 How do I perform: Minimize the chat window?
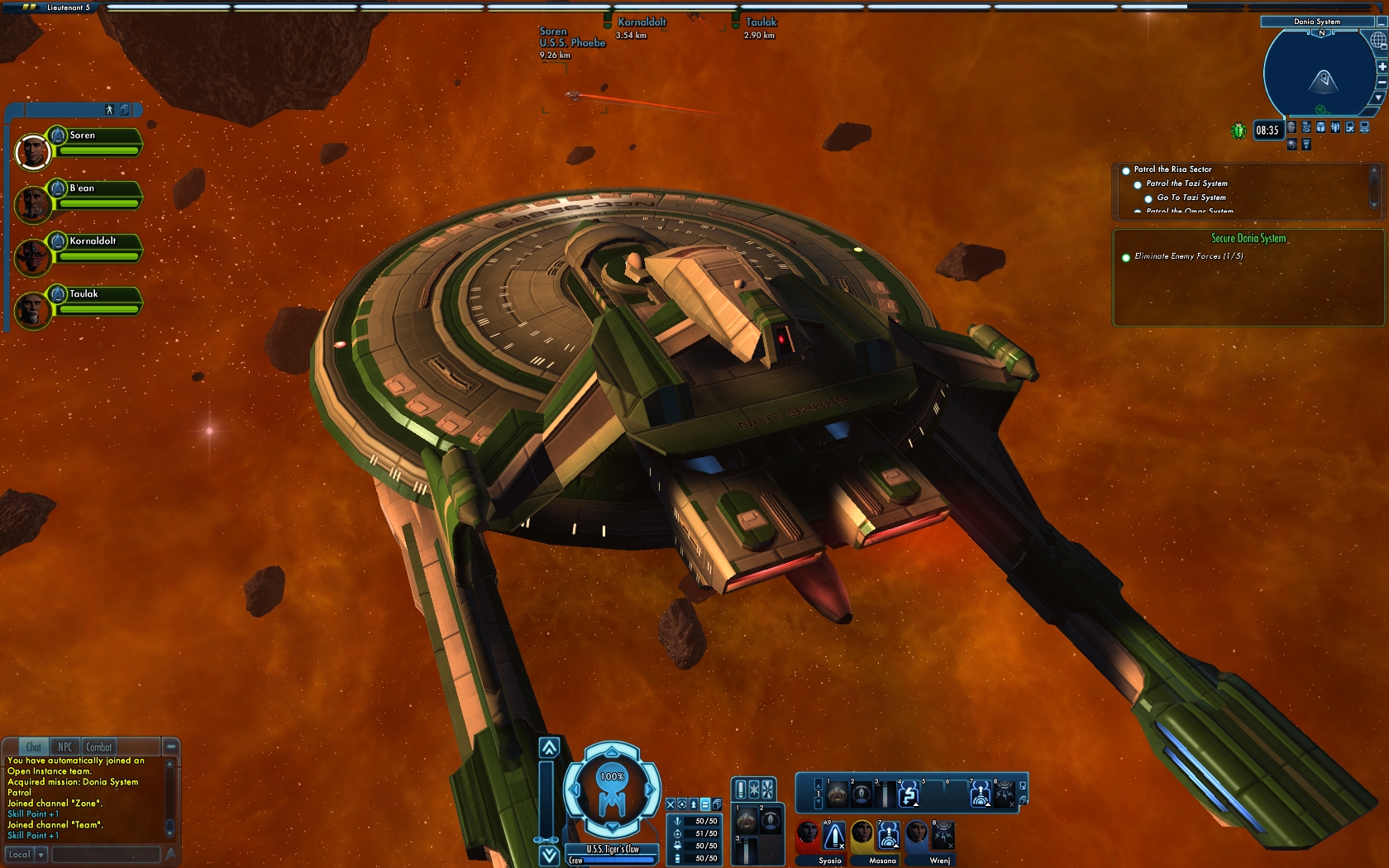(170, 746)
